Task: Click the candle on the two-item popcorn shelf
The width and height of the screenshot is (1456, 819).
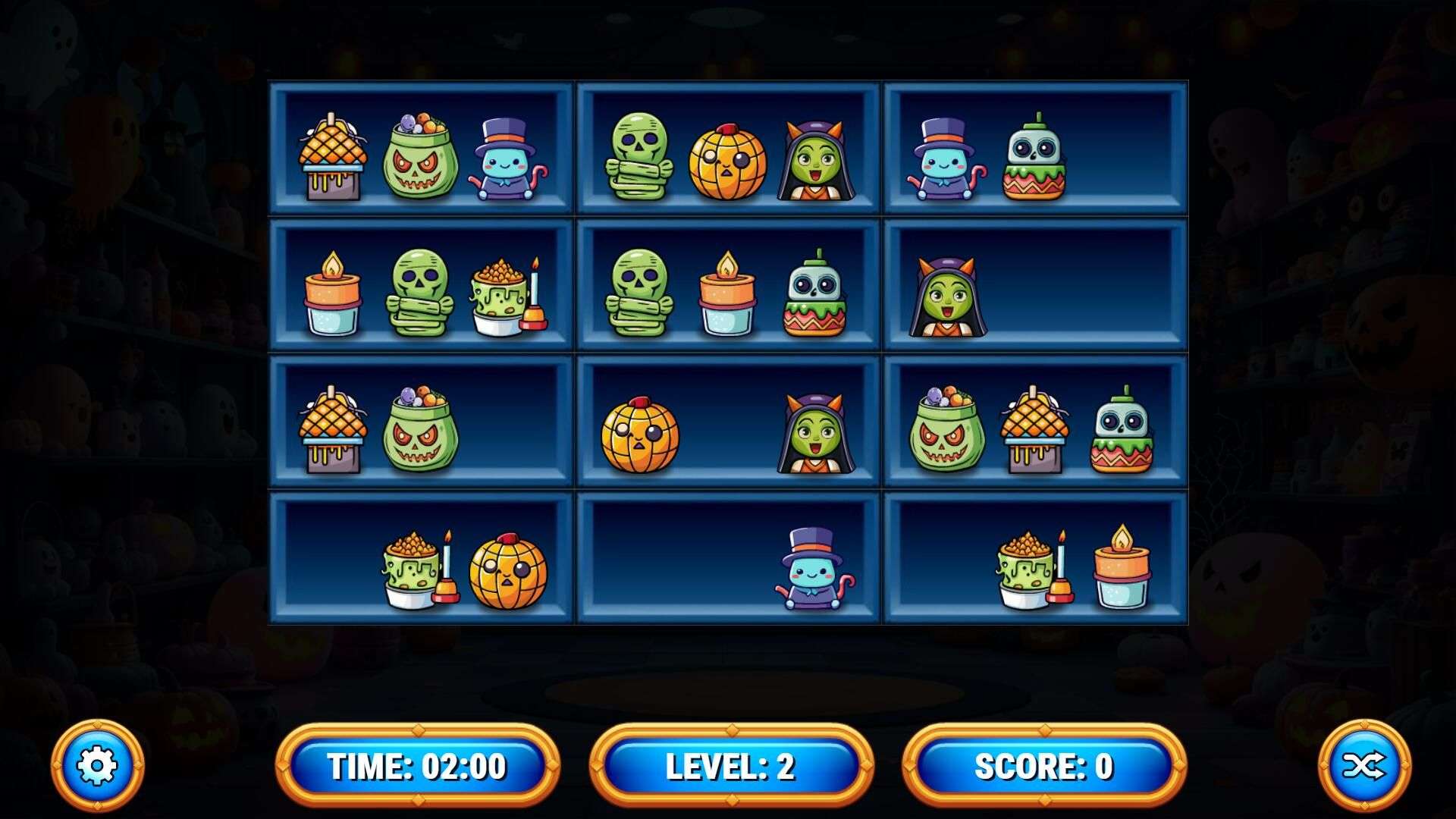Action: pos(1121,567)
